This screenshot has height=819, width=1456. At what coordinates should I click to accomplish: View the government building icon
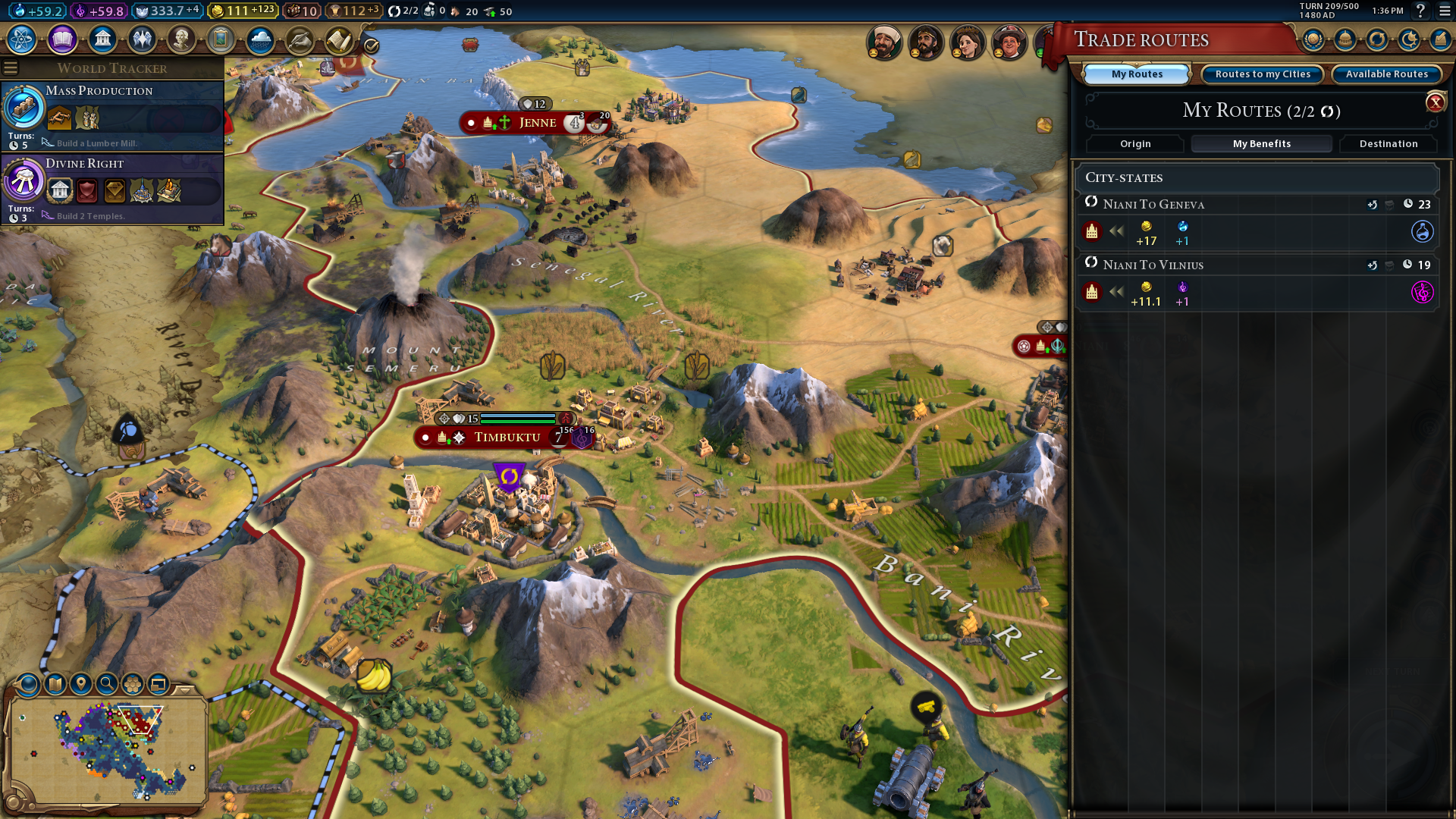pos(102,39)
